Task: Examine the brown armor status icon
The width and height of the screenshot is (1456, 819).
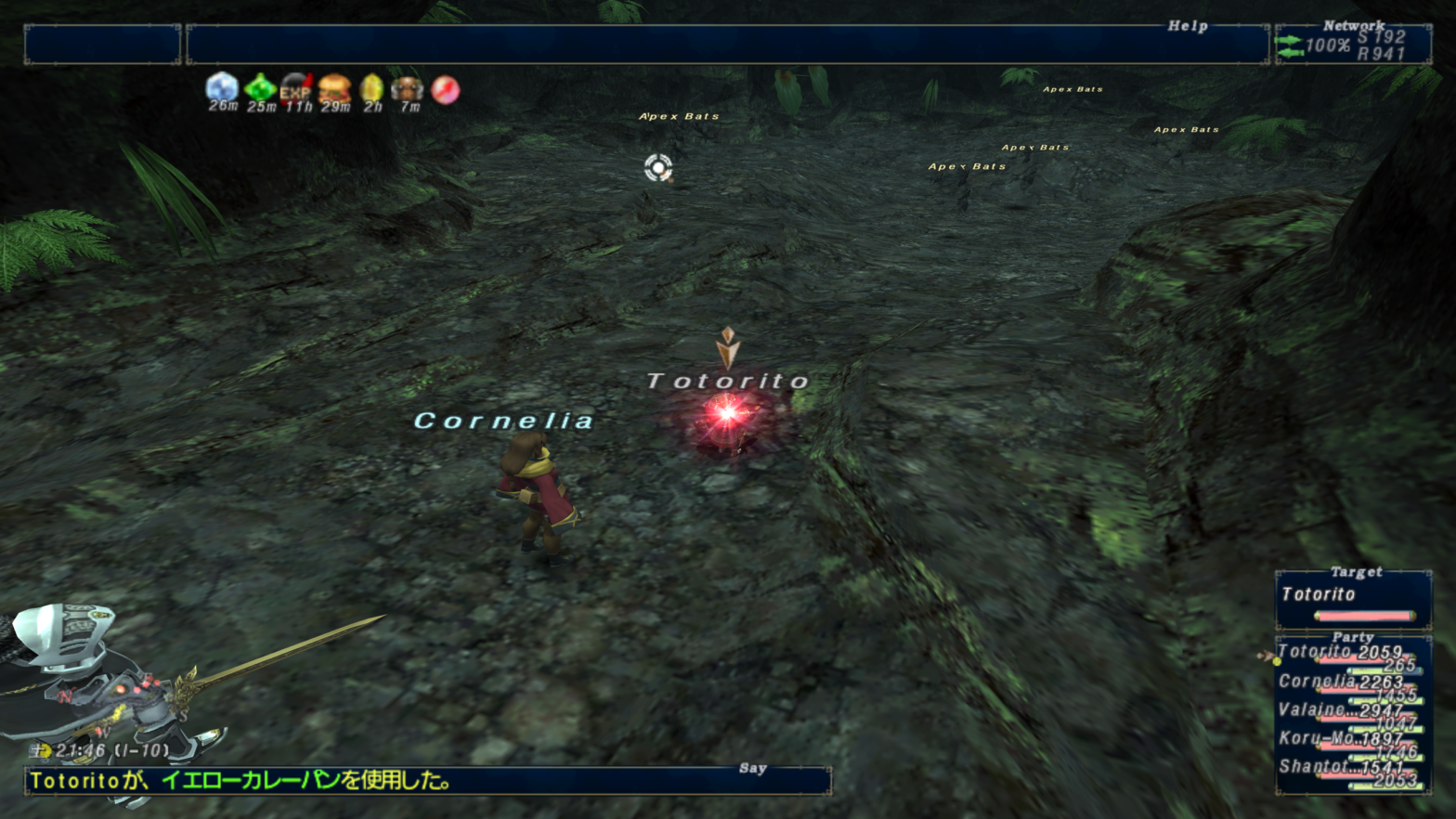Action: tap(408, 89)
